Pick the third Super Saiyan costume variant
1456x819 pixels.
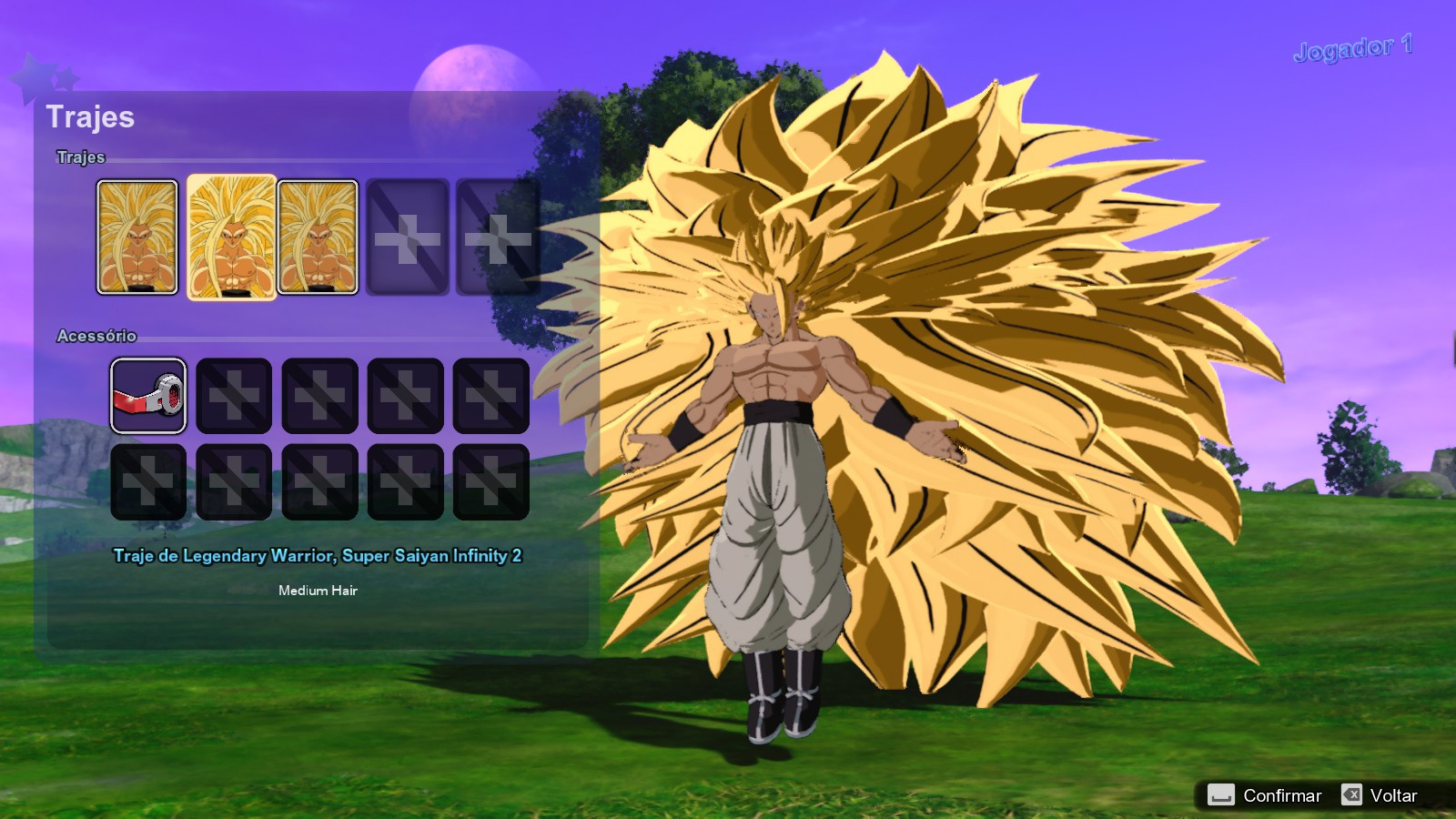pos(318,238)
